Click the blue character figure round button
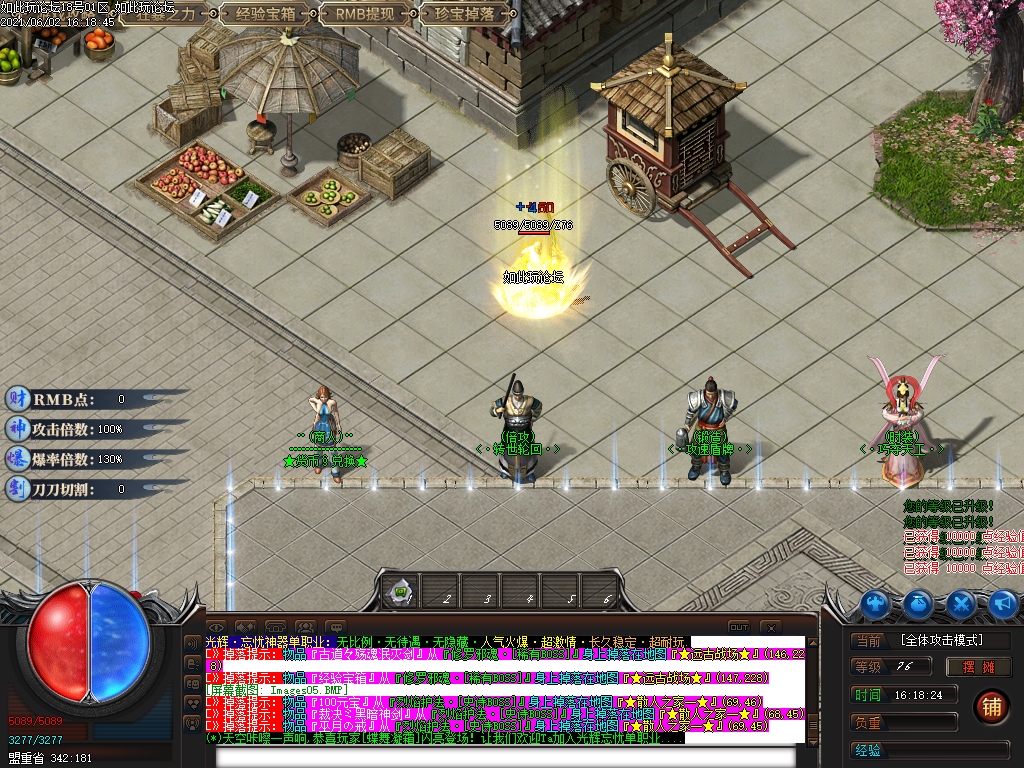The image size is (1024, 768). click(875, 604)
